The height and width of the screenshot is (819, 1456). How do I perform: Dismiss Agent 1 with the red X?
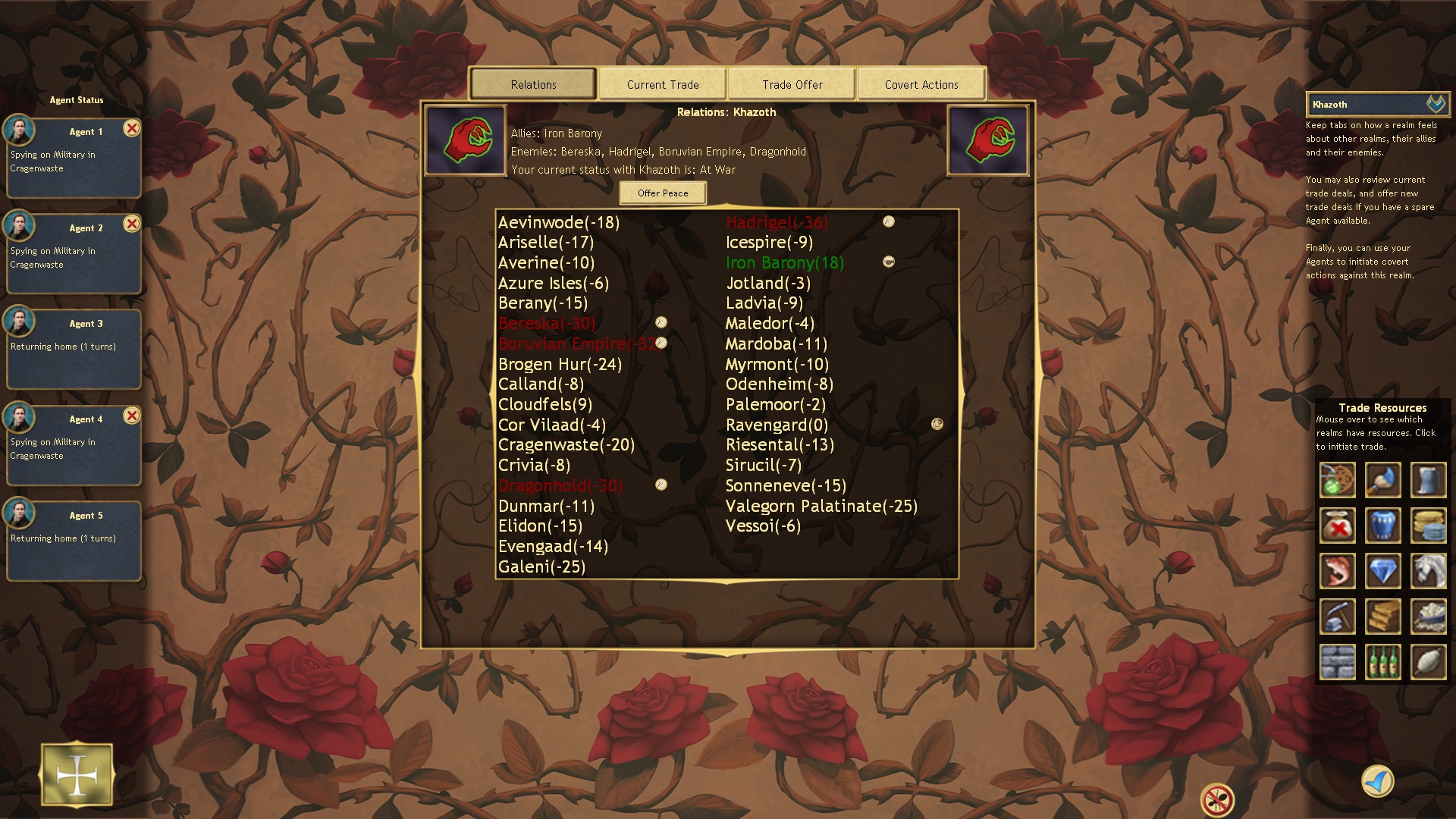click(133, 129)
